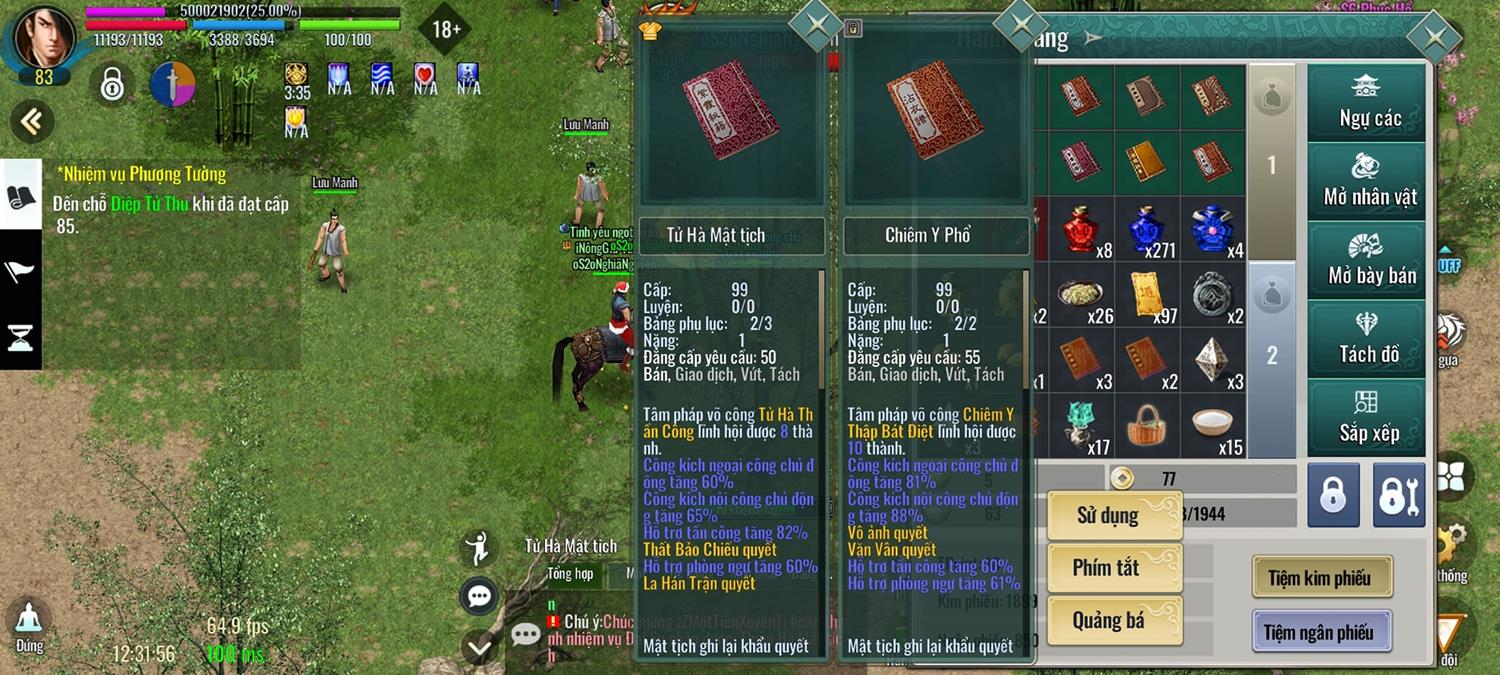Sort inventory with Sắp xếp
This screenshot has height=675, width=1500.
(1367, 418)
